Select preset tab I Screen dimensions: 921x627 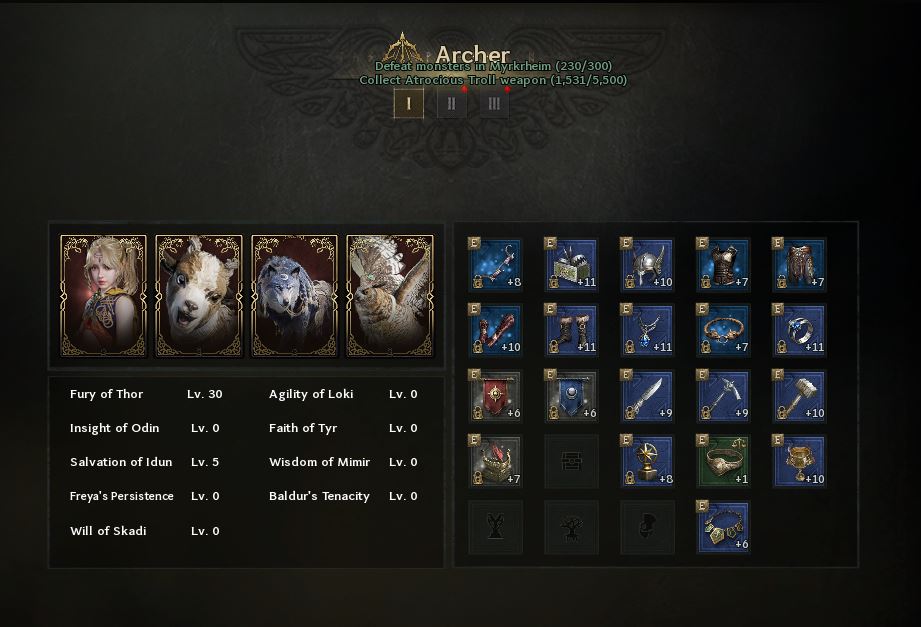tap(408, 103)
